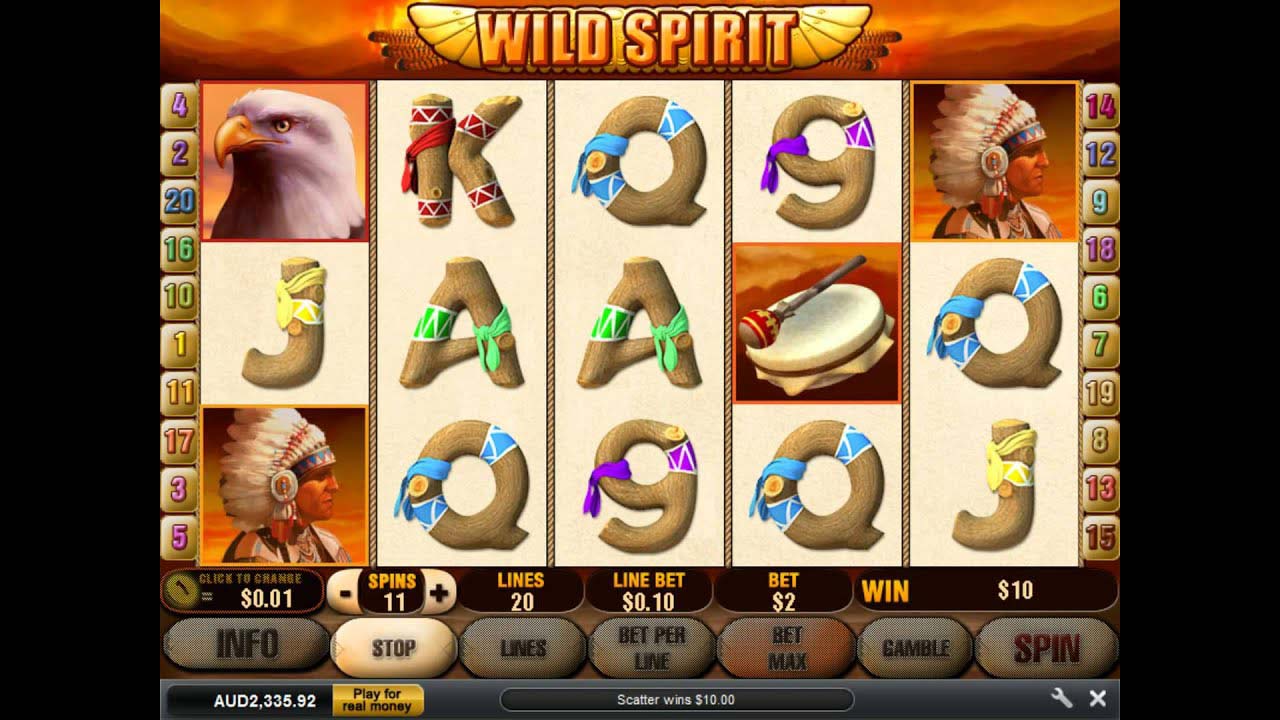Select the eagle symbol on reel one
The width and height of the screenshot is (1280, 720).
point(283,160)
